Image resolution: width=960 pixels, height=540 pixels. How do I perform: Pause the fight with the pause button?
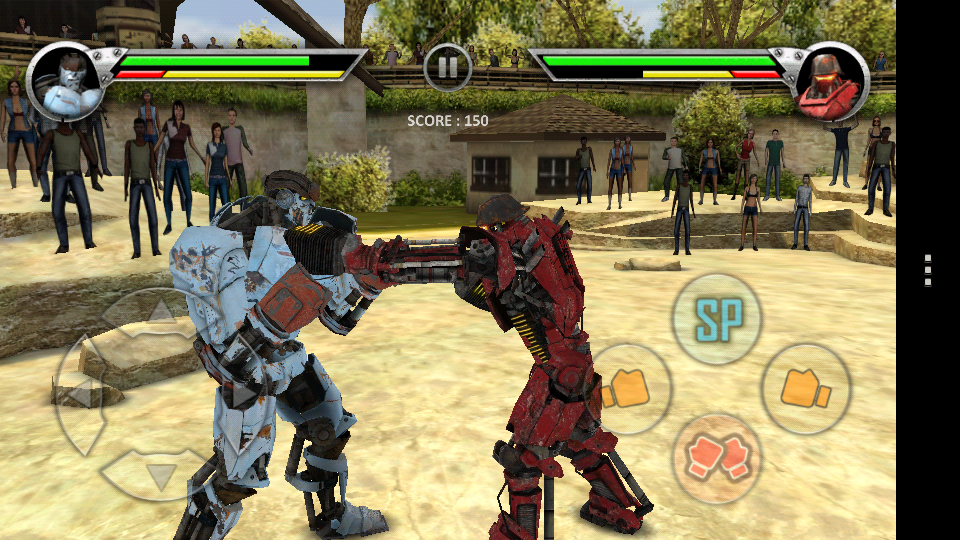pos(448,67)
